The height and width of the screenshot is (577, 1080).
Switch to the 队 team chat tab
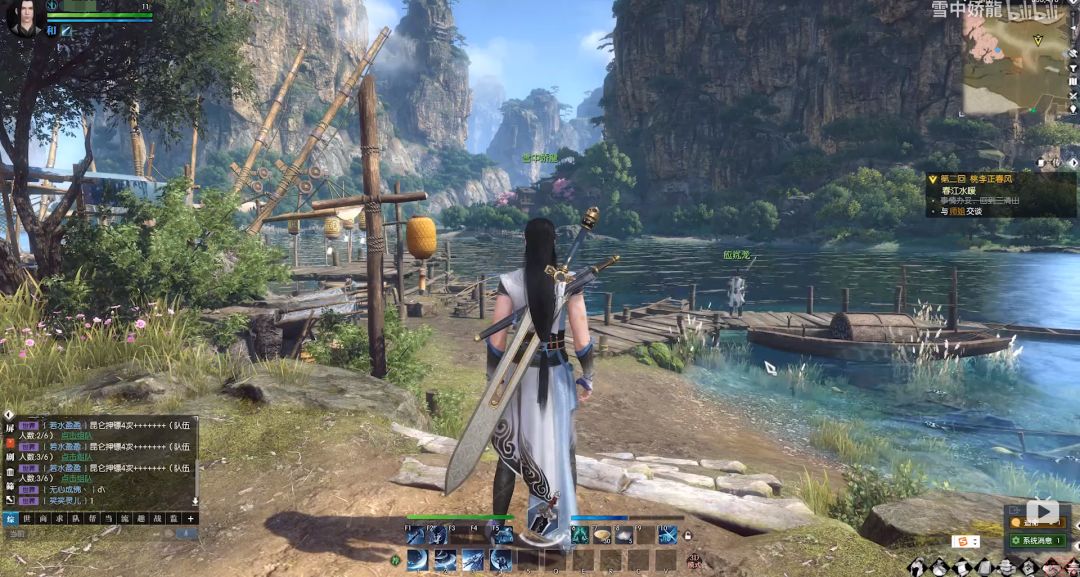pyautogui.click(x=76, y=519)
